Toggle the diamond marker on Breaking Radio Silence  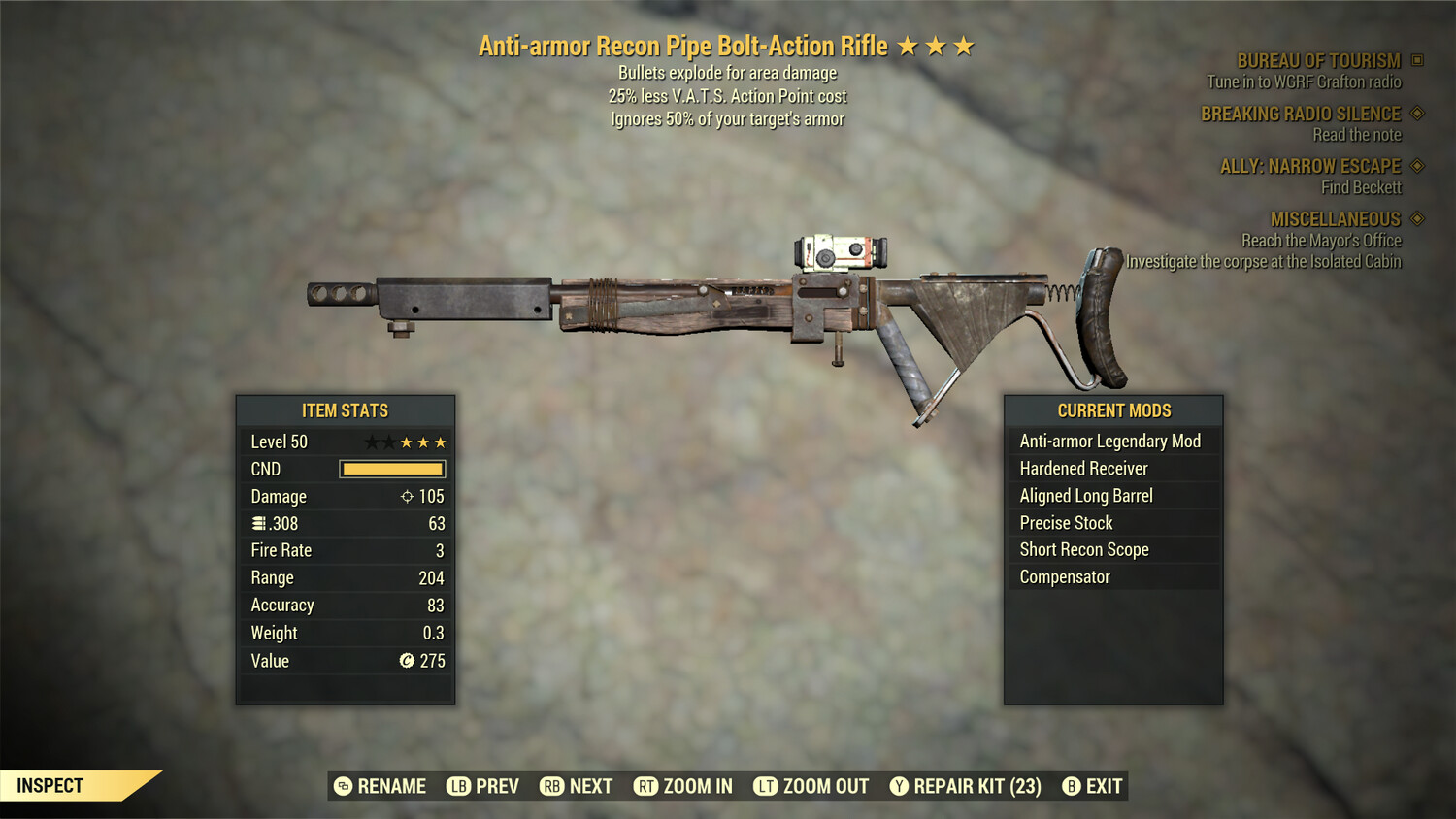click(1415, 114)
